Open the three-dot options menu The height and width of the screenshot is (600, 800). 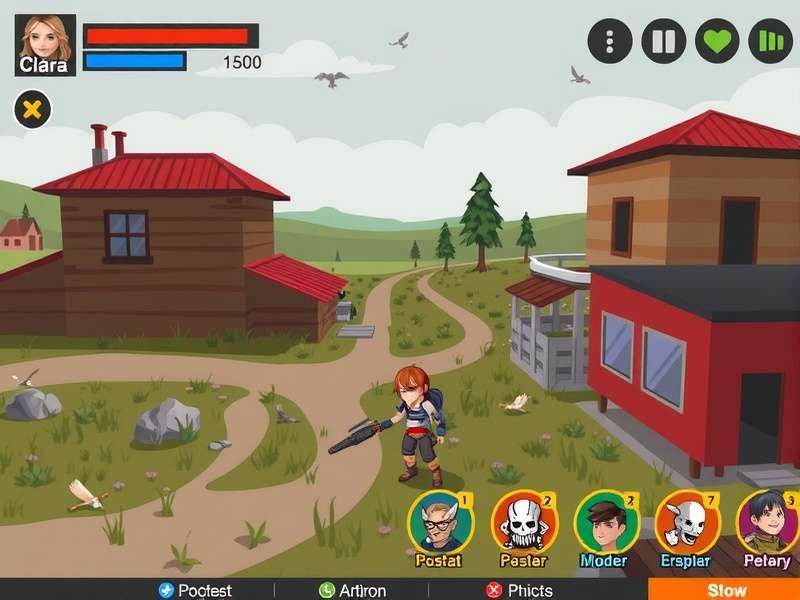(610, 41)
